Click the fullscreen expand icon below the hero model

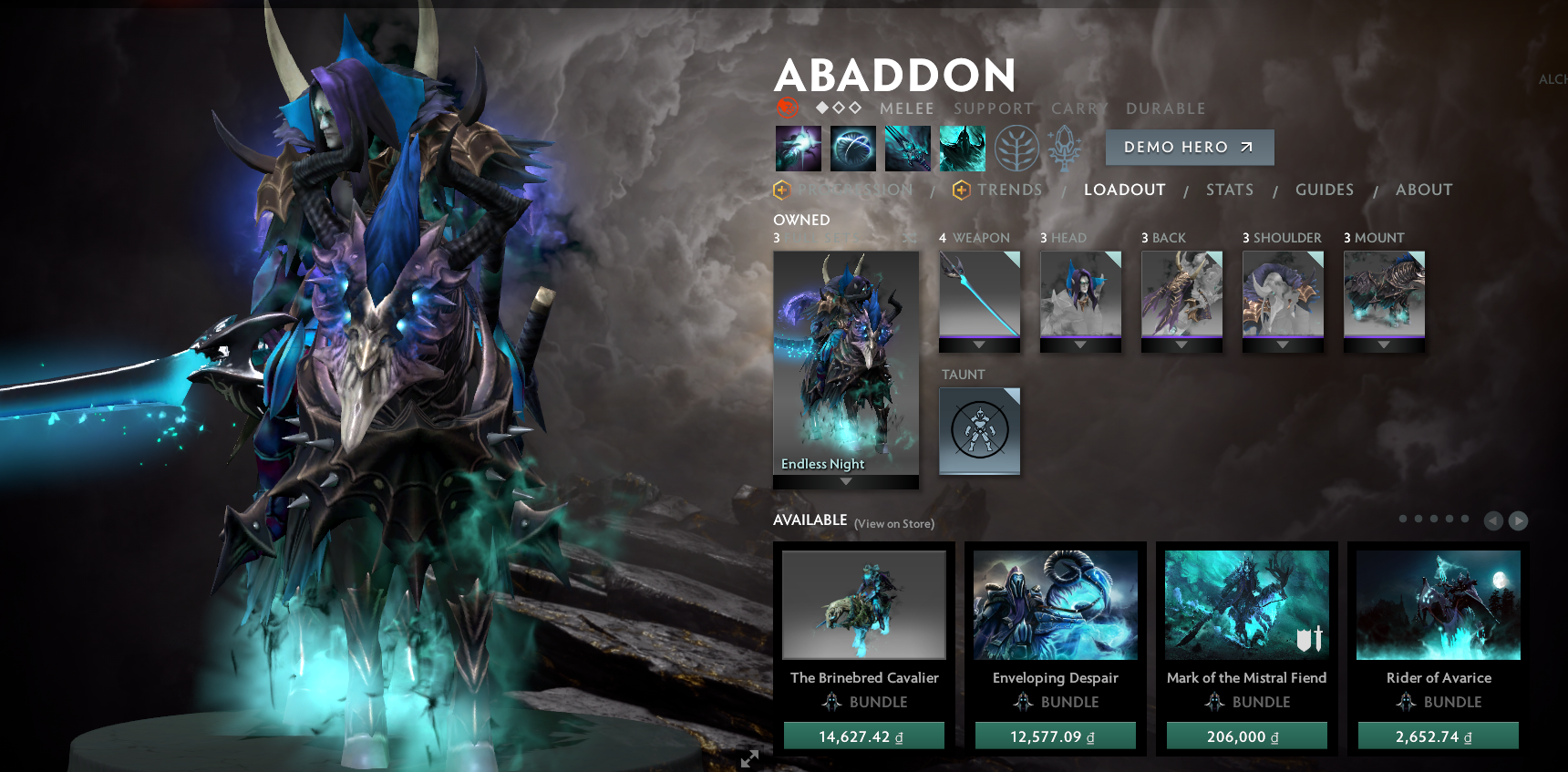coord(749,757)
